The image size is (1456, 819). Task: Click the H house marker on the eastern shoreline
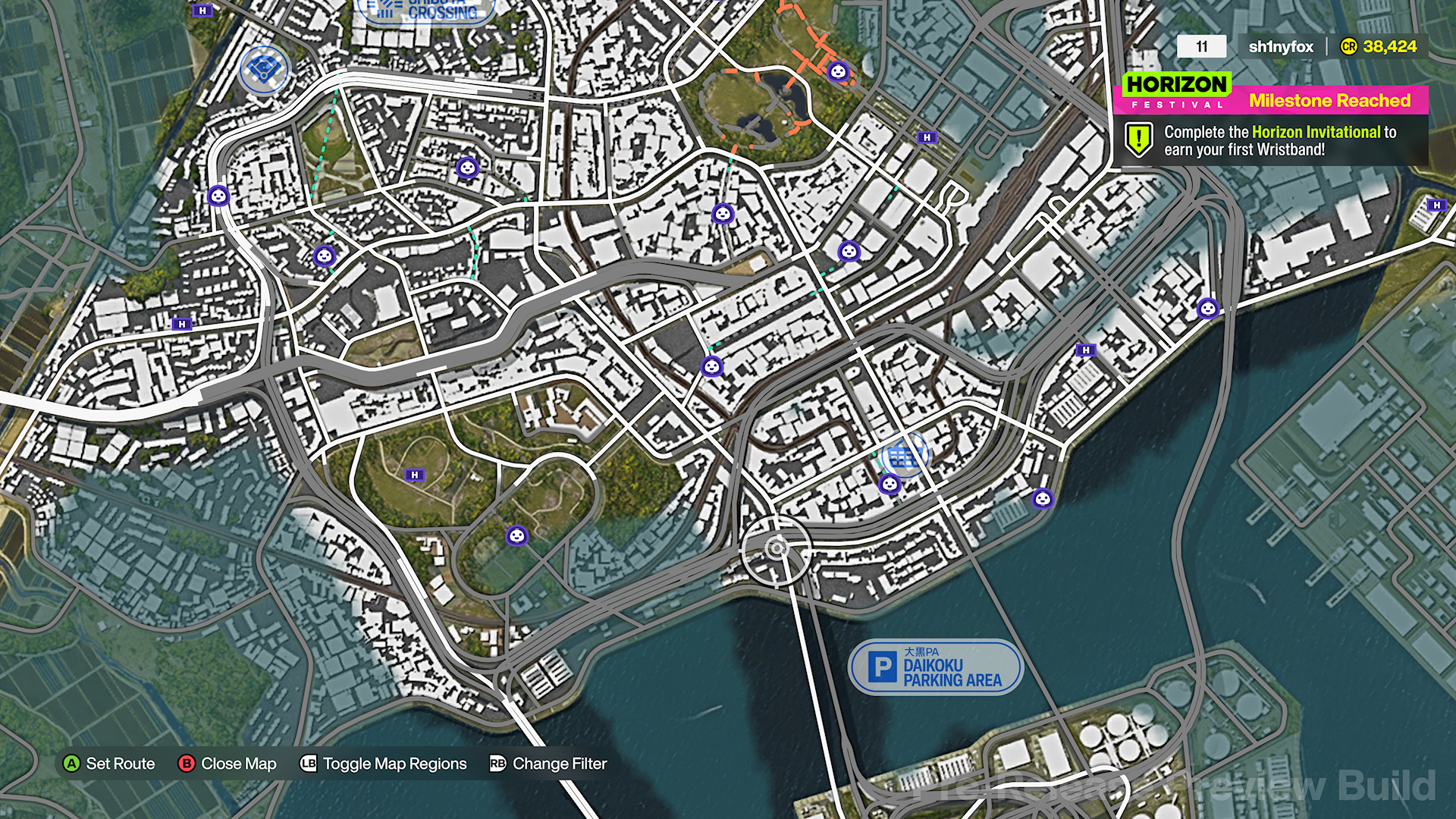pos(1086,350)
